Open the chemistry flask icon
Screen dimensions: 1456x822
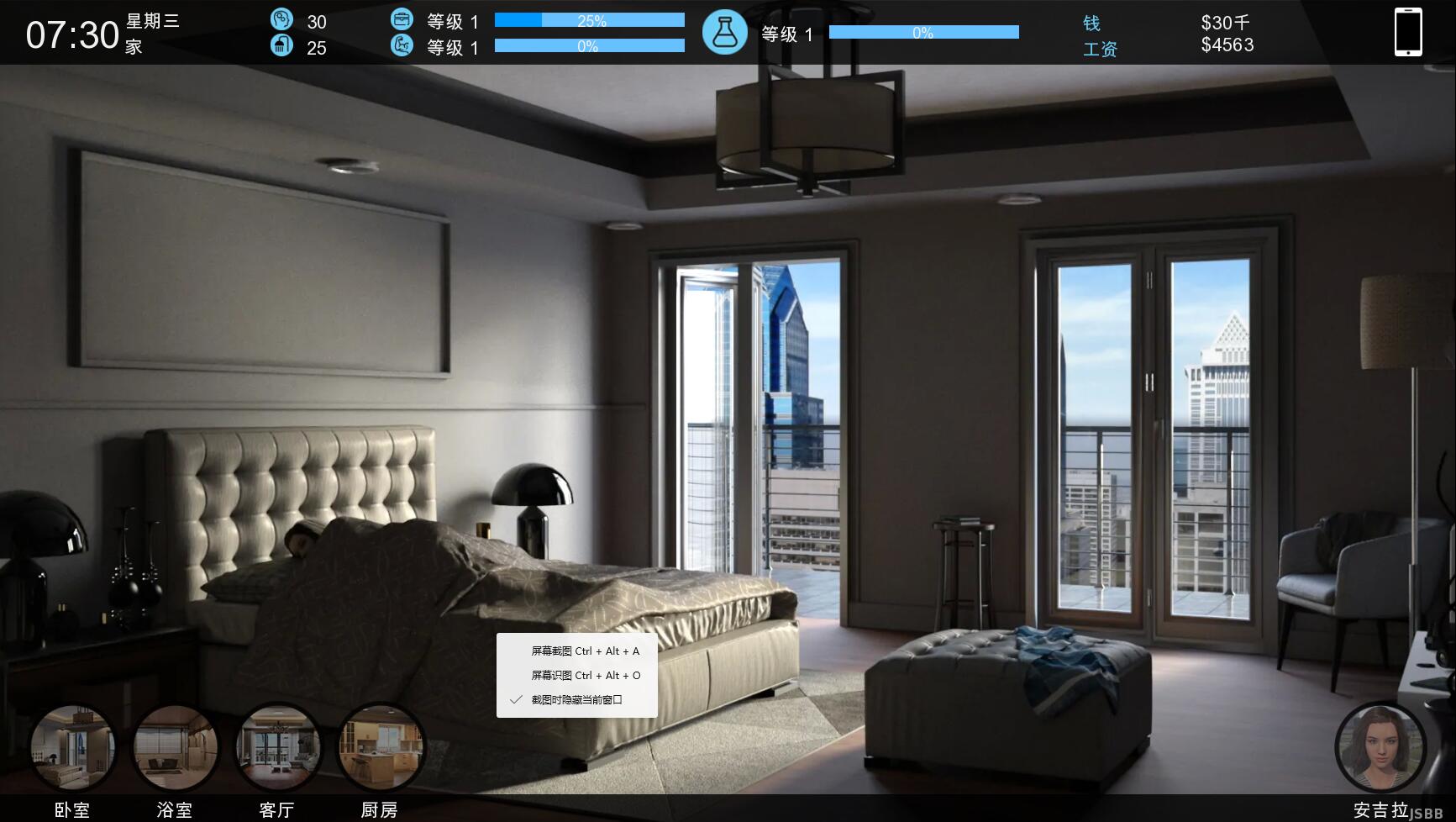[724, 33]
